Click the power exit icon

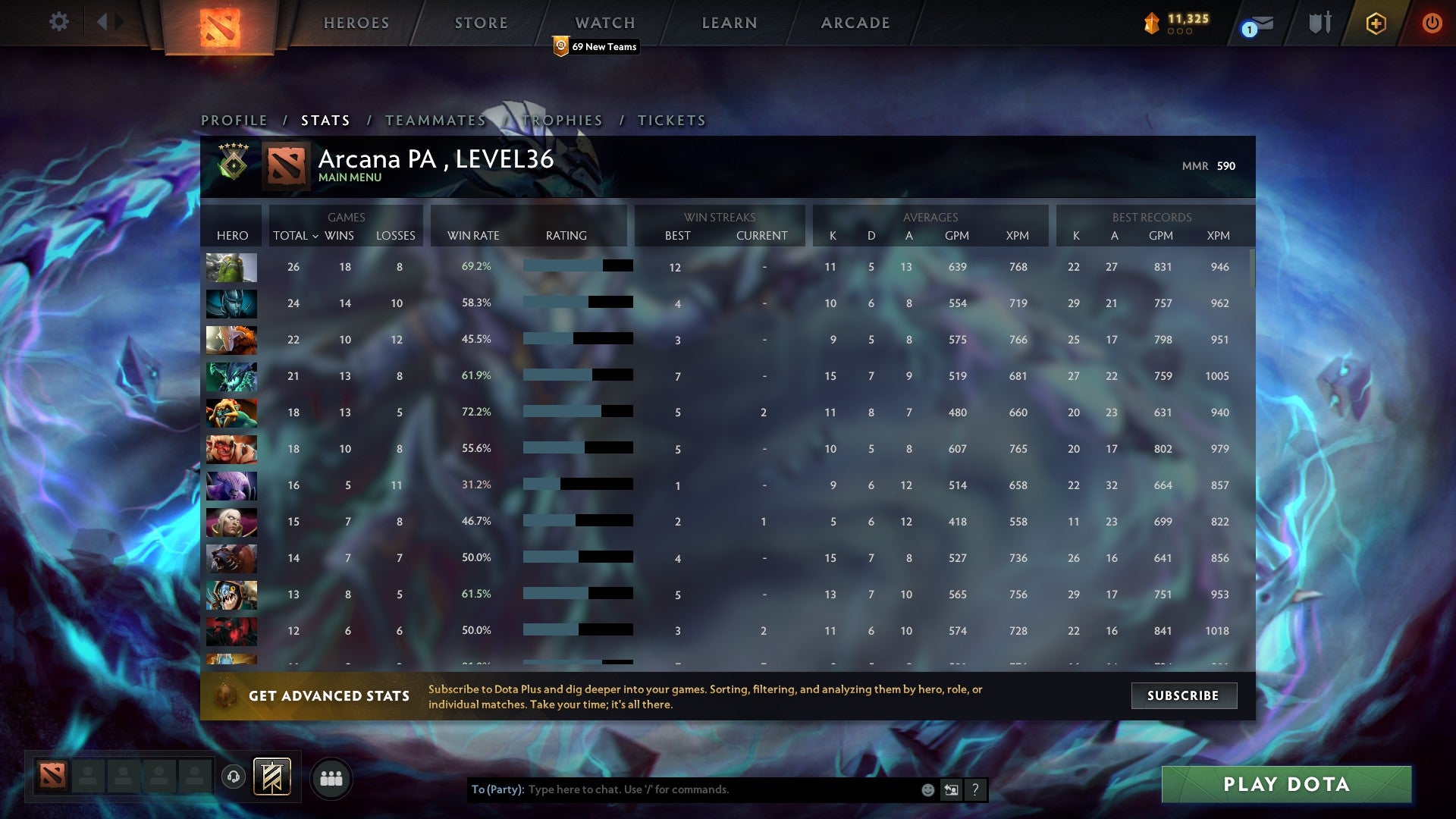click(1432, 23)
